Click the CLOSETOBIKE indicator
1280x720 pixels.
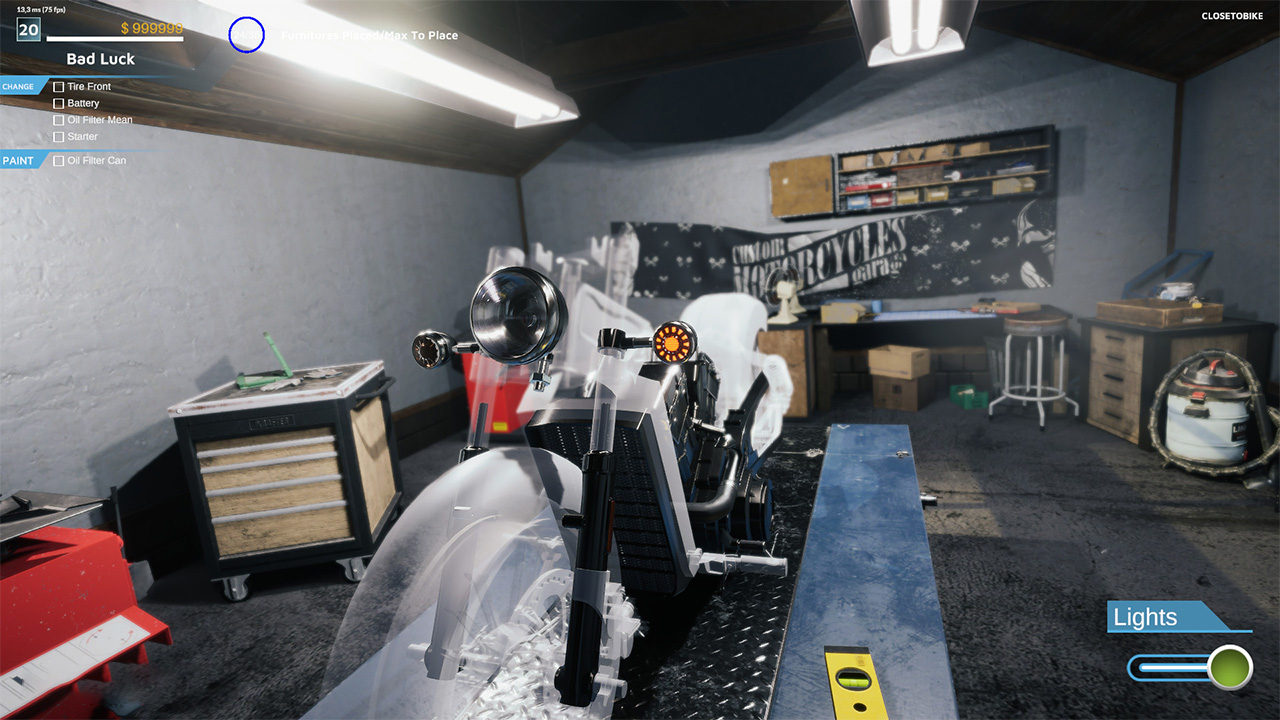click(x=1231, y=16)
